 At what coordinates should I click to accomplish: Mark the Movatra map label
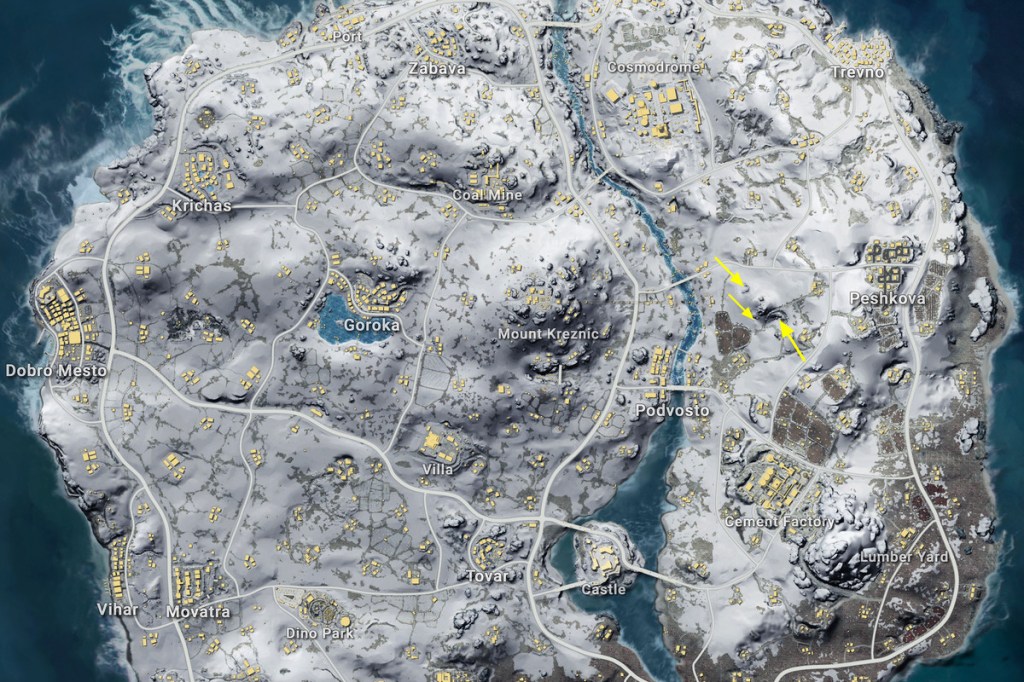198,611
